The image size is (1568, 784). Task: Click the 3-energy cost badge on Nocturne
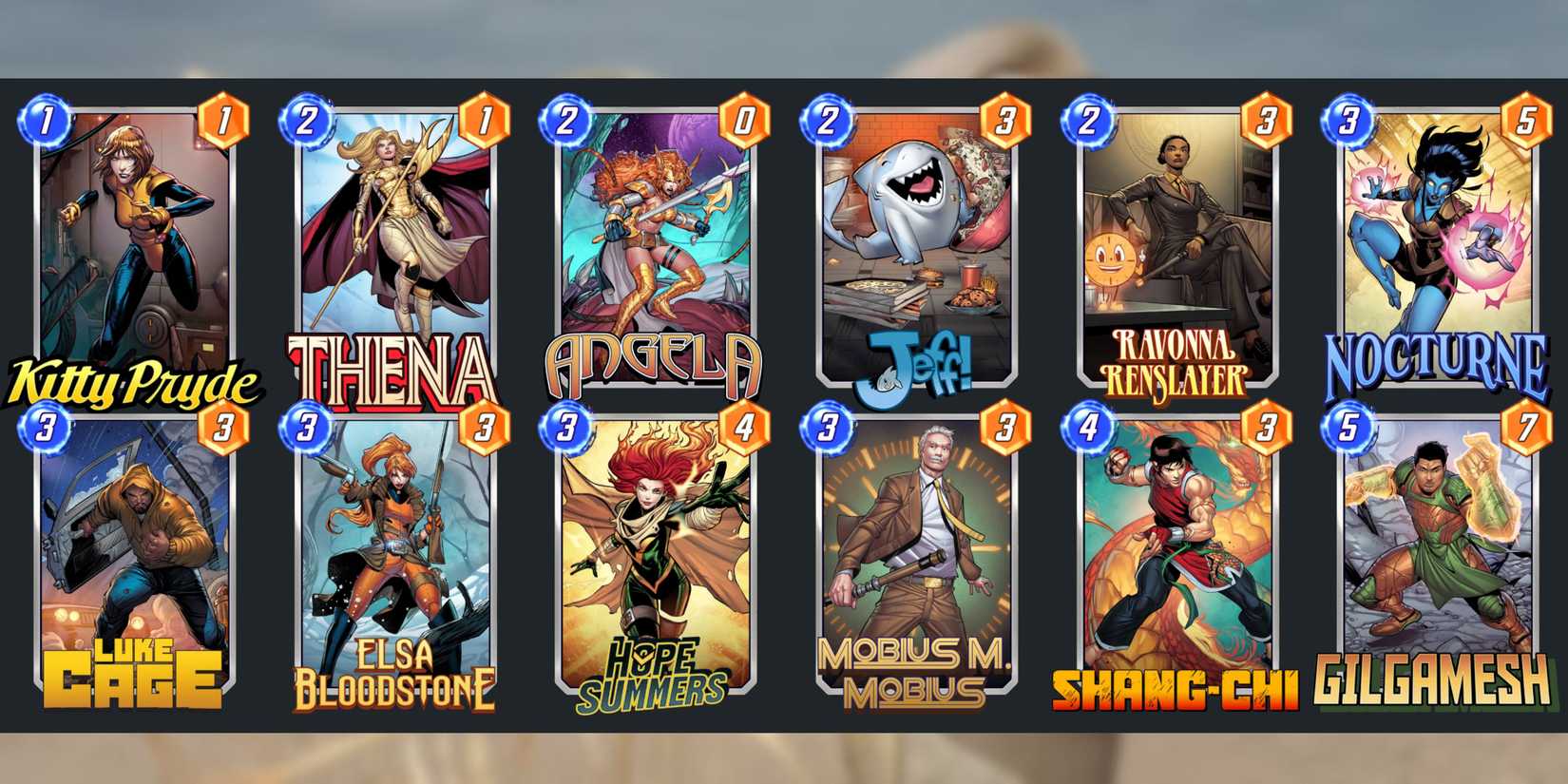pyautogui.click(x=1350, y=122)
